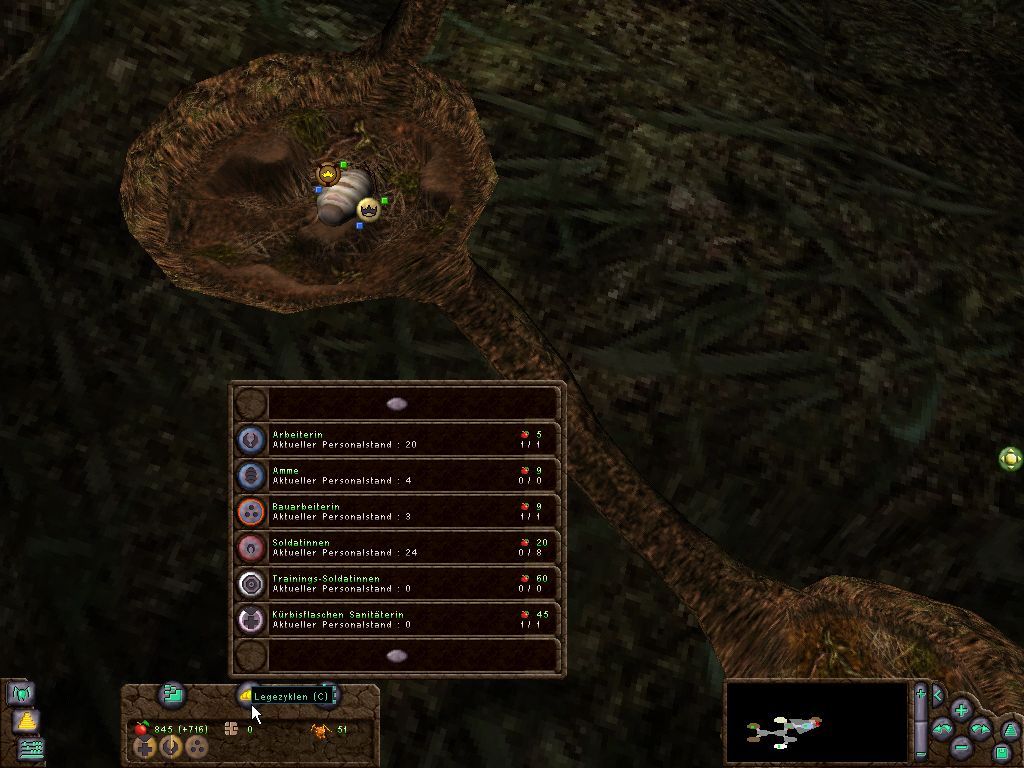Click the green floppy disk save icon

pyautogui.click(x=1002, y=751)
